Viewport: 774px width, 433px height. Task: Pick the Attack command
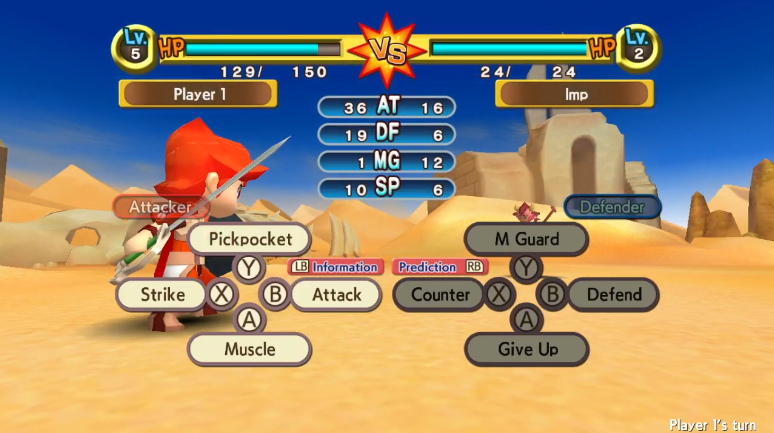click(336, 295)
